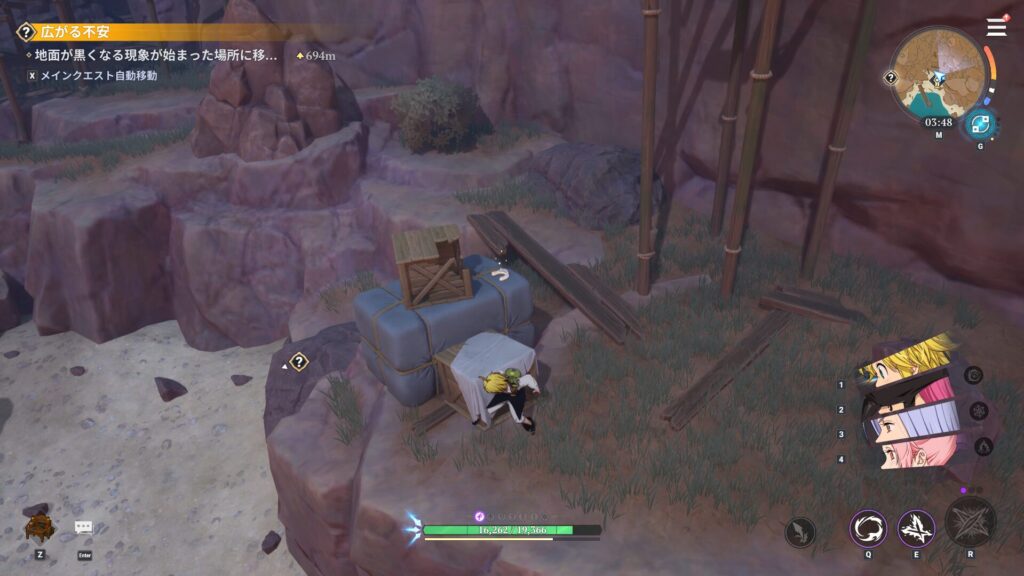Click the flame icon beside the party portraits
This screenshot has width=1024, height=576.
pyautogui.click(x=983, y=446)
